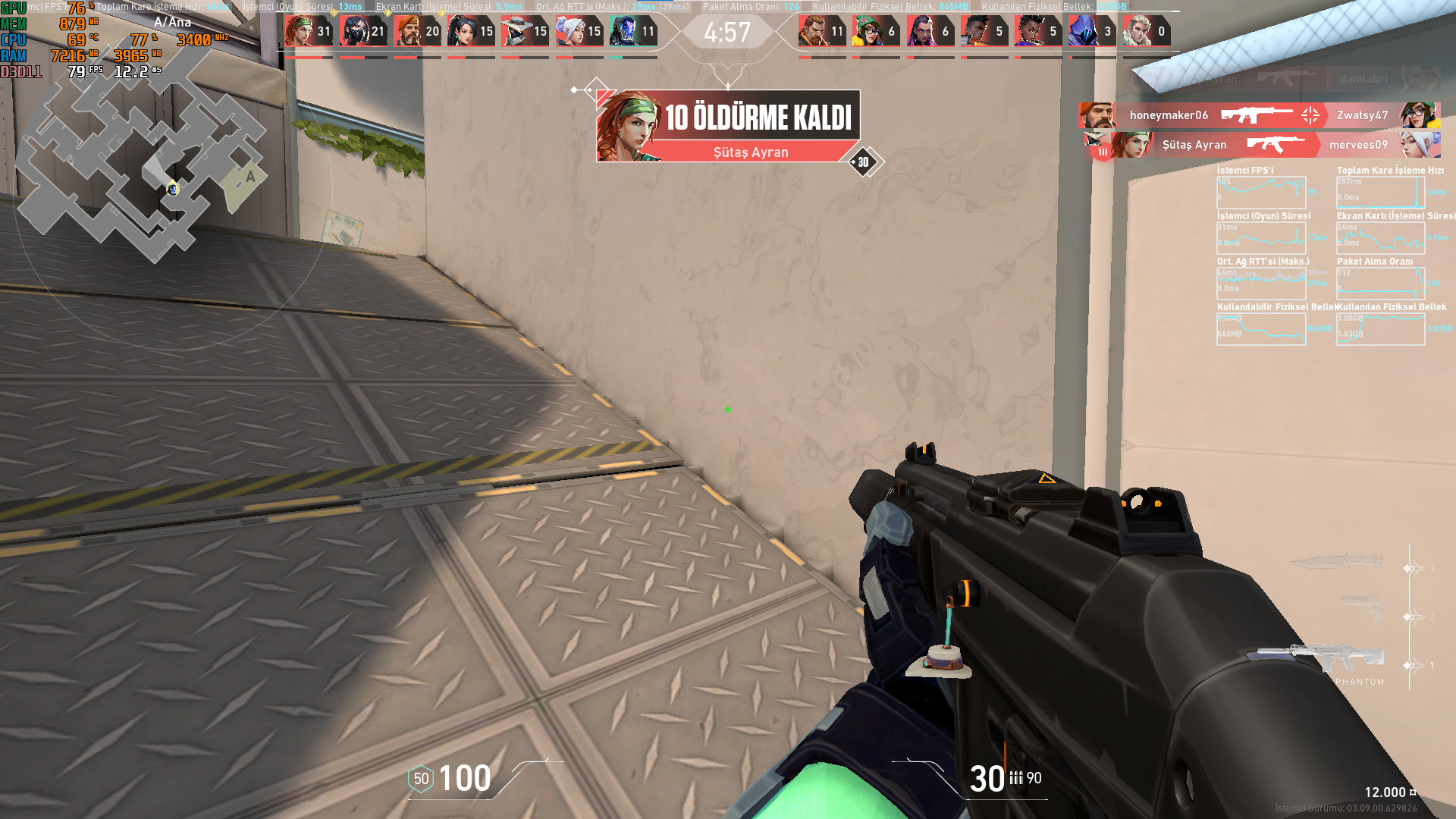Open the Paket Alma Oranı graph
The width and height of the screenshot is (1456, 819).
tap(1380, 283)
